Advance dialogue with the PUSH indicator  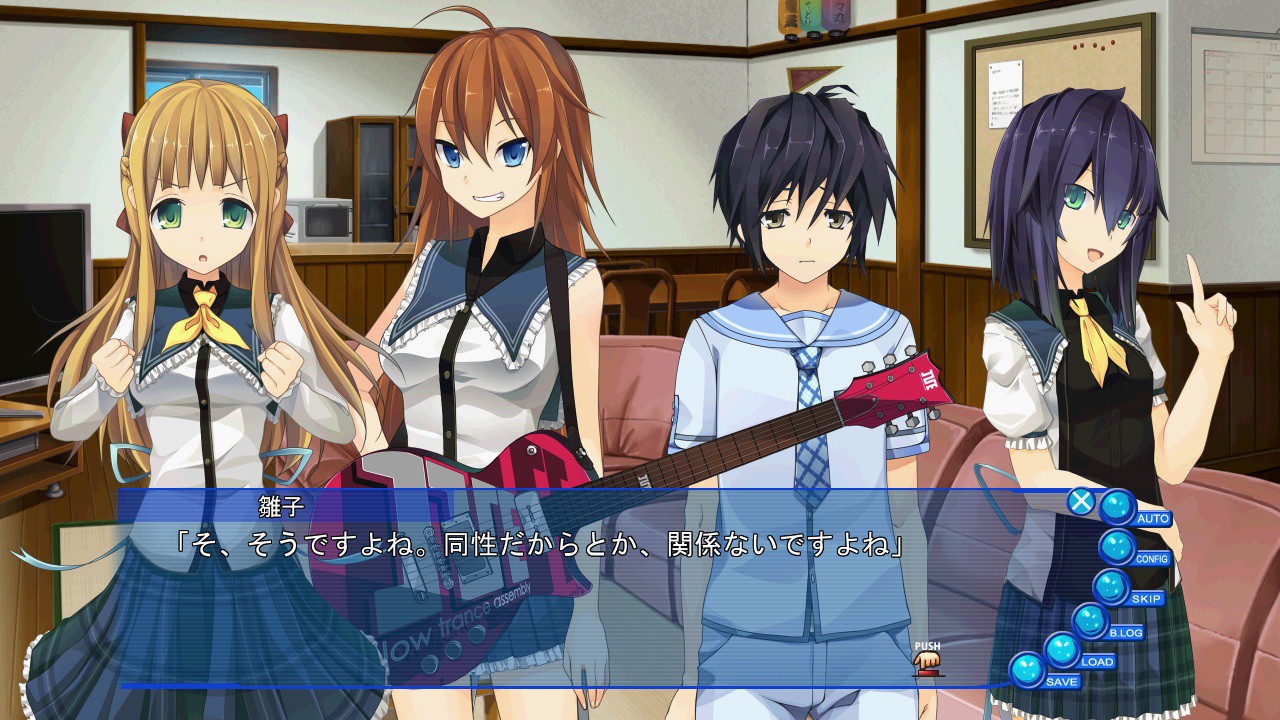click(x=927, y=661)
